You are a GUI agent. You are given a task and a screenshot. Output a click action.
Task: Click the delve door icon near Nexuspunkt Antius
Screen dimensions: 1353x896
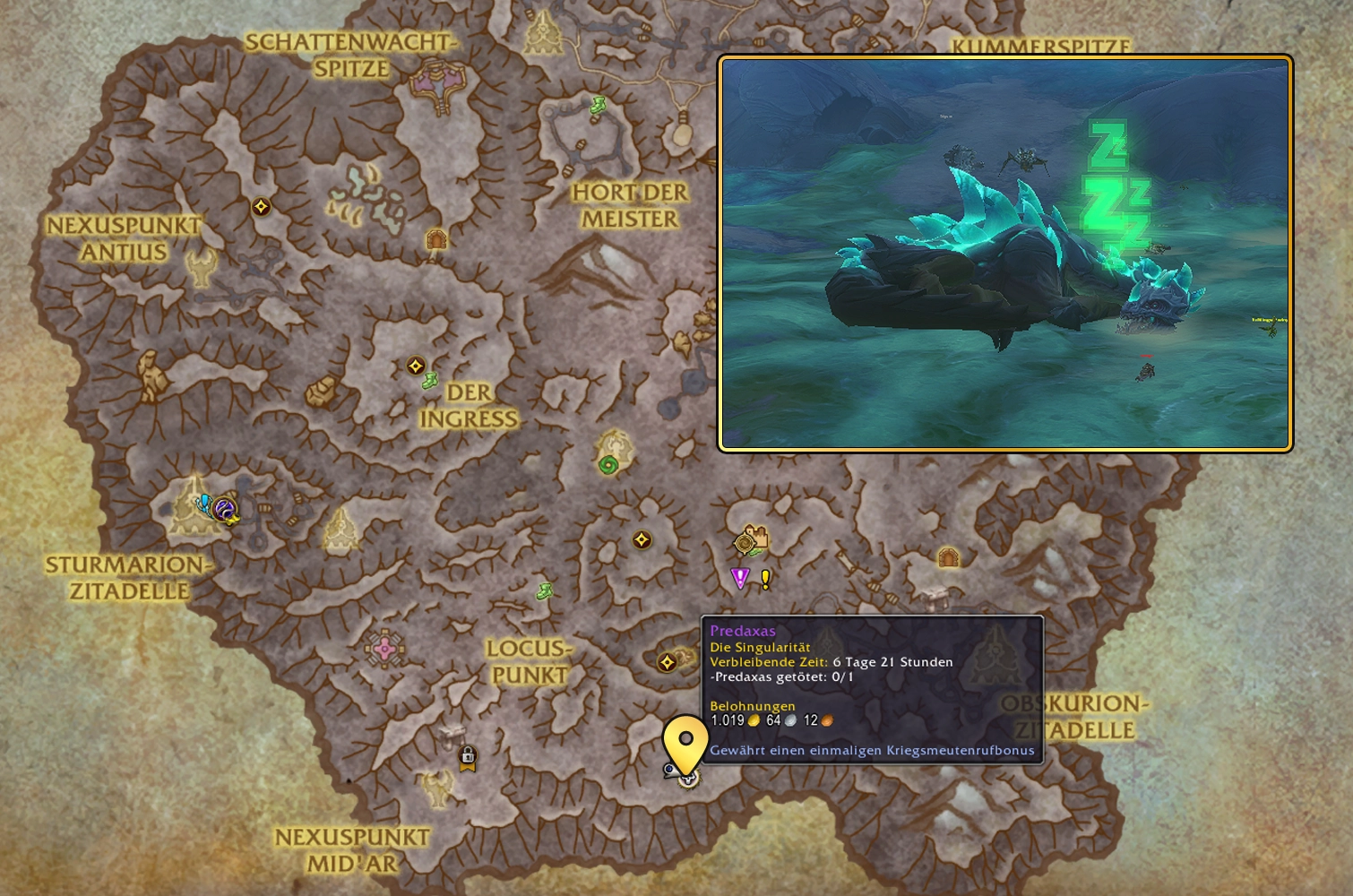(436, 237)
